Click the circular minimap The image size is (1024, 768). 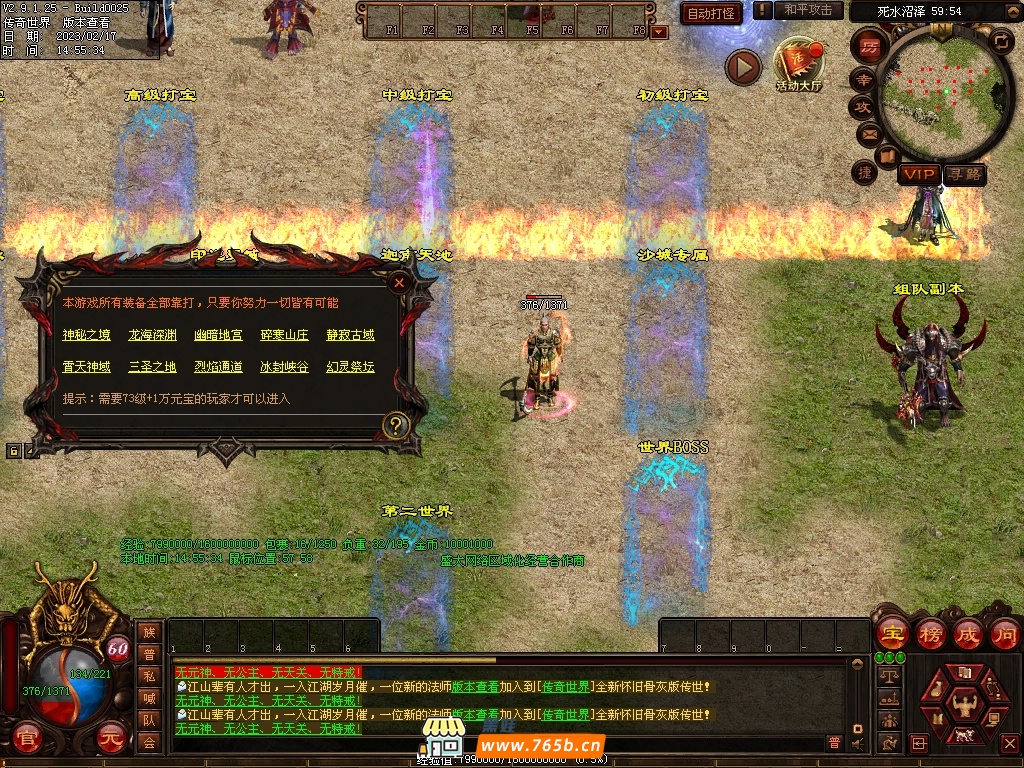pyautogui.click(x=941, y=92)
